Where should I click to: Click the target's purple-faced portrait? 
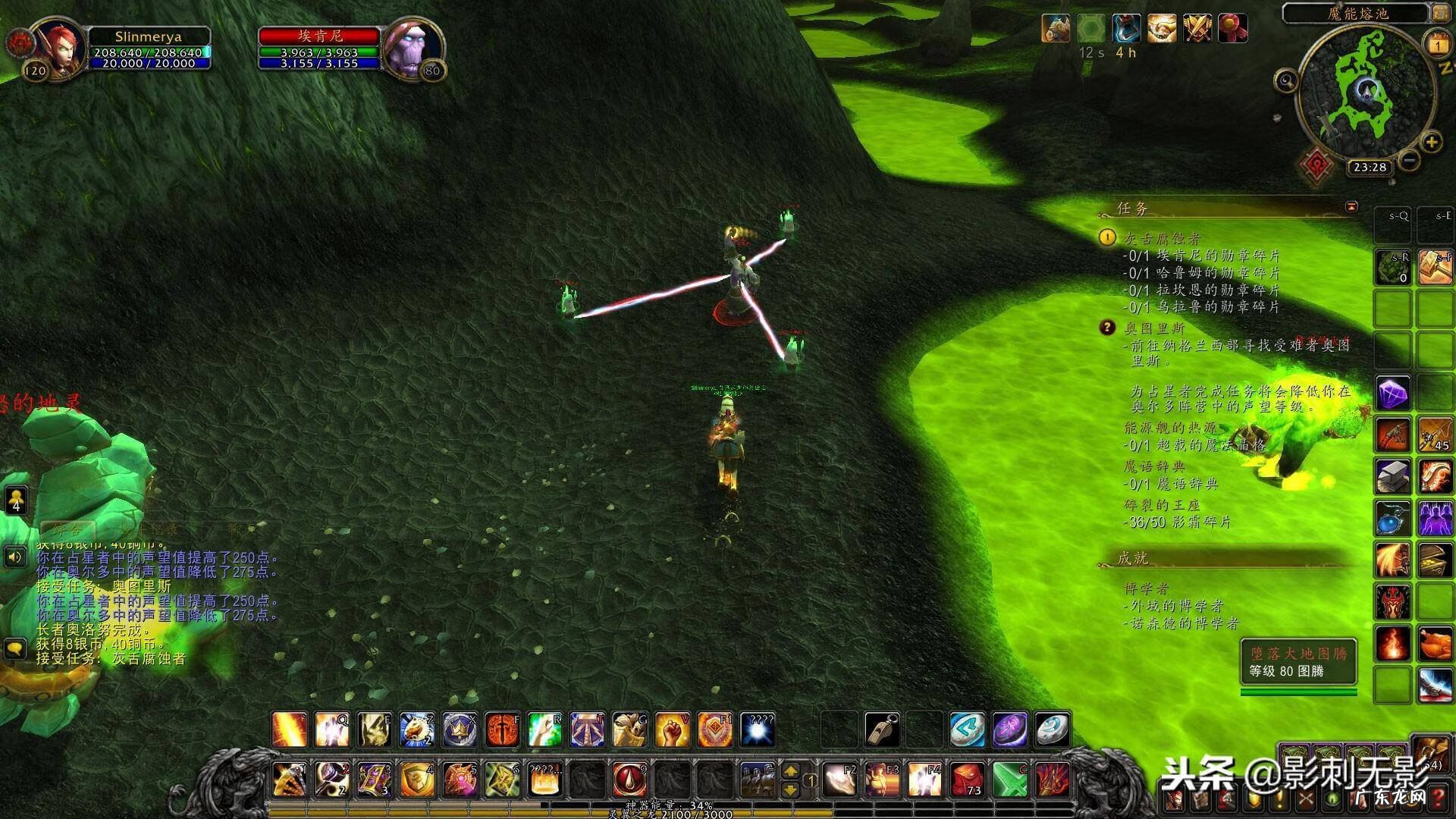(x=410, y=46)
